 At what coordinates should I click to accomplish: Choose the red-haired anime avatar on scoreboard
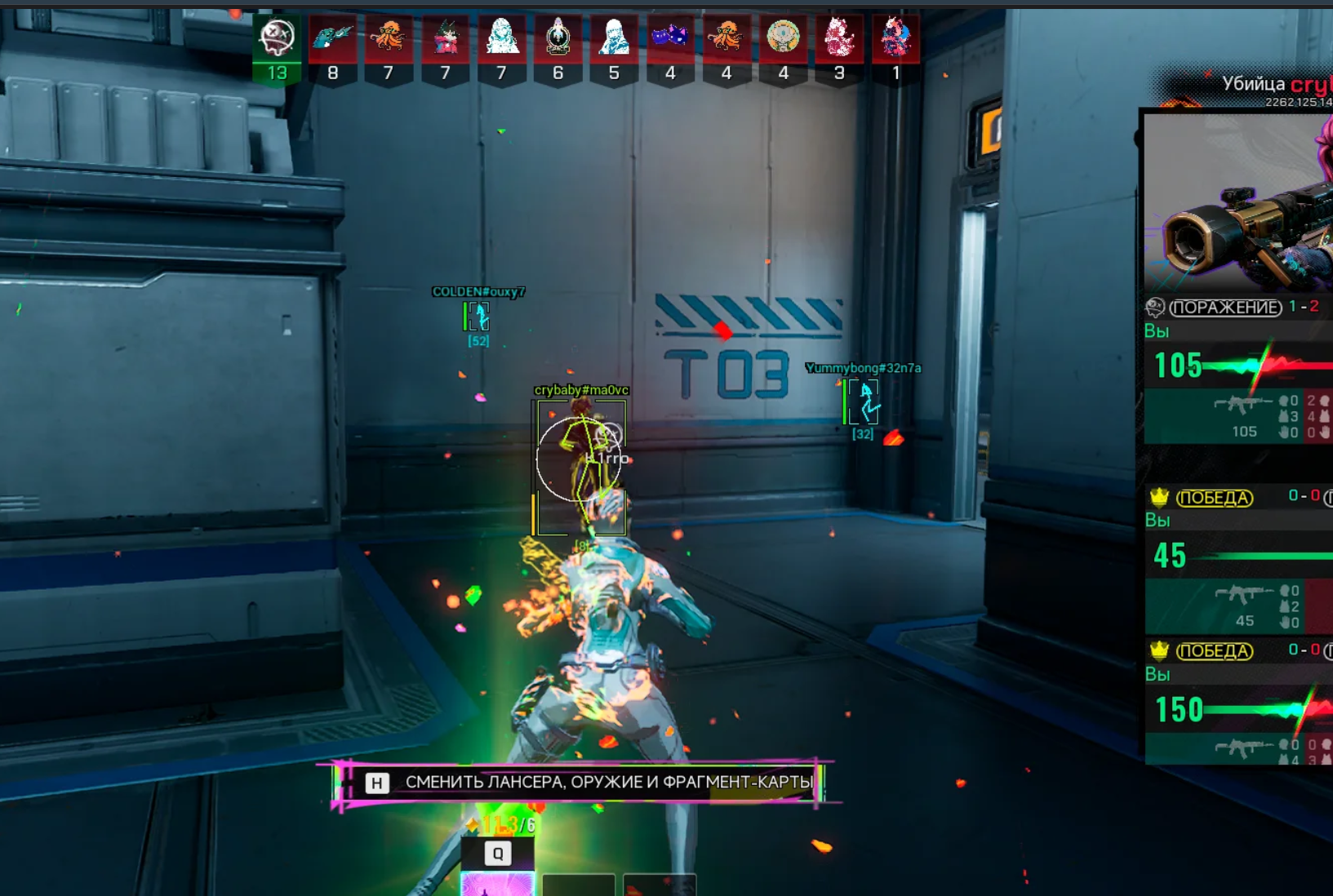click(445, 38)
